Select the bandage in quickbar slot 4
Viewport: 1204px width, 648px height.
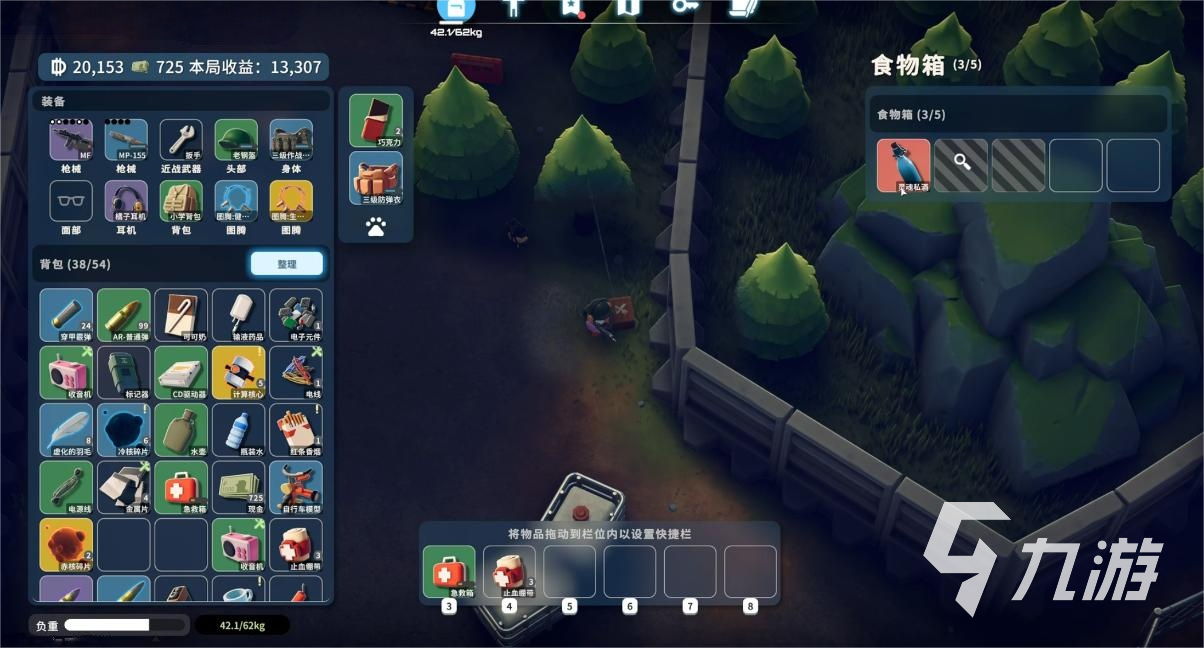[509, 572]
